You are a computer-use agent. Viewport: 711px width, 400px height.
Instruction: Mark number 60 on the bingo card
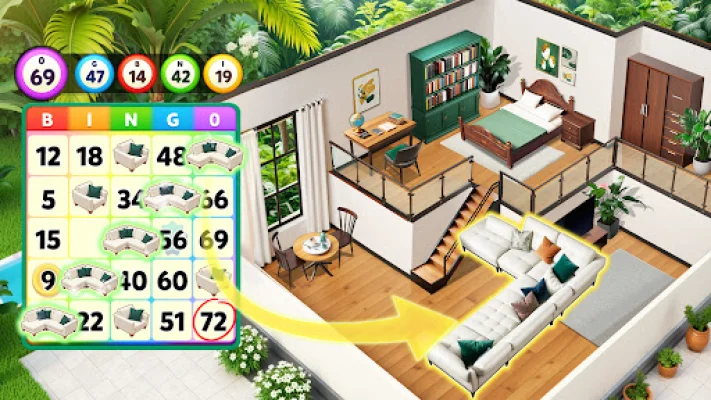tap(172, 281)
